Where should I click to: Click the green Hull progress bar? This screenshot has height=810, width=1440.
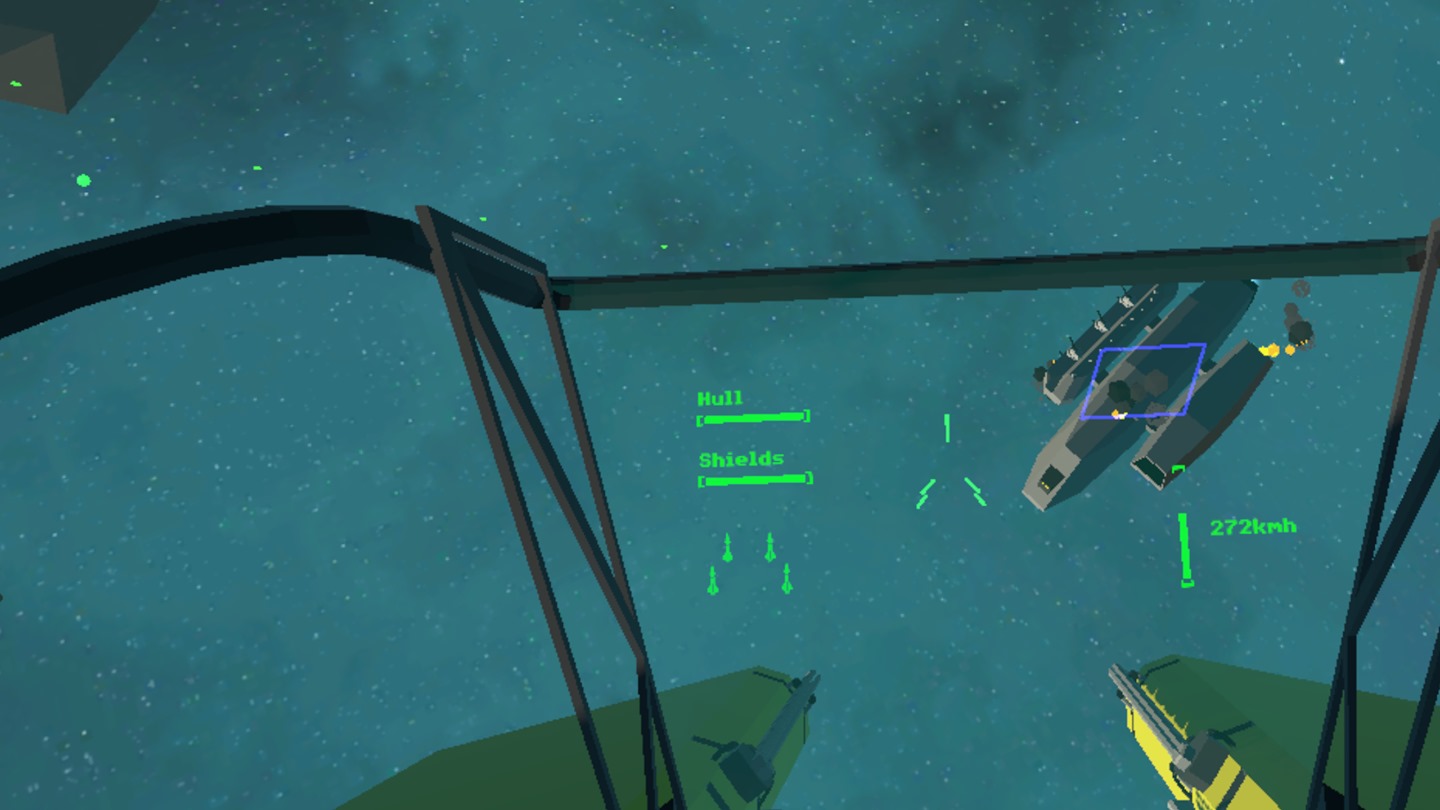753,416
